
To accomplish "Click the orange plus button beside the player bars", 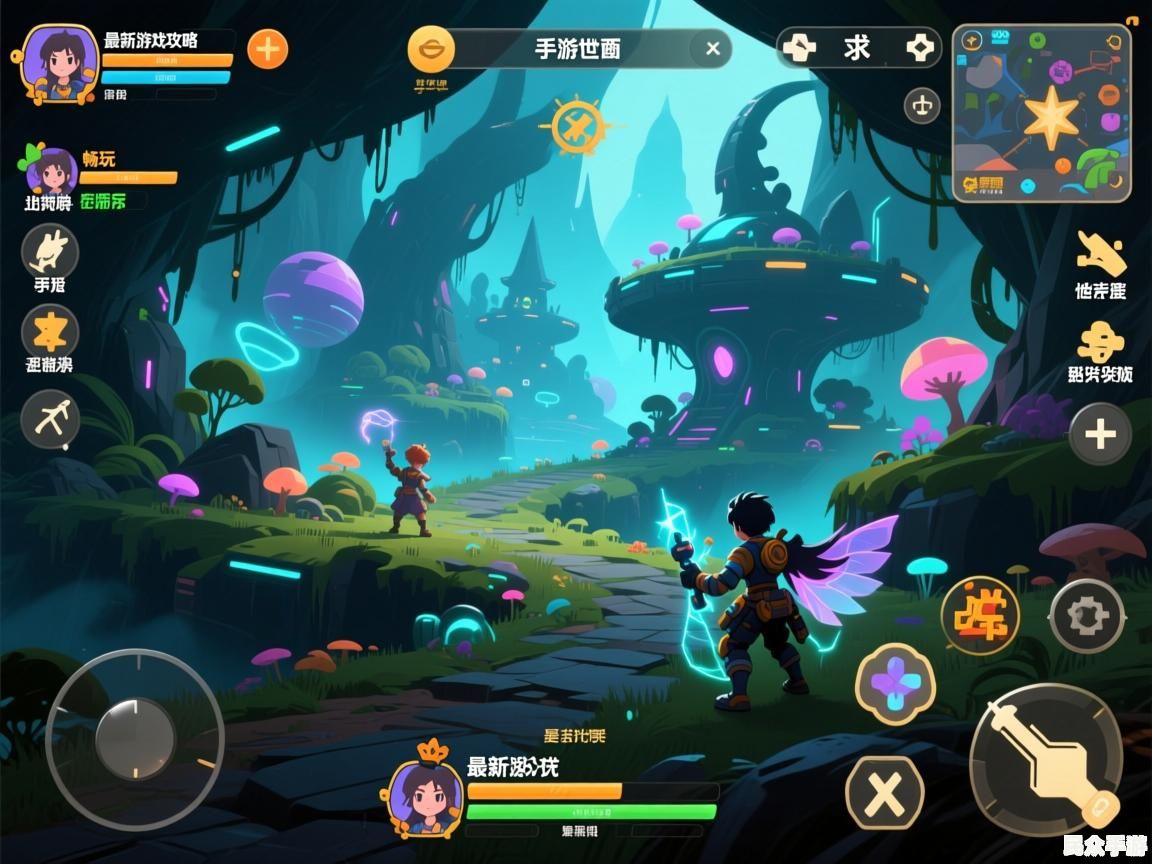I will [x=267, y=48].
